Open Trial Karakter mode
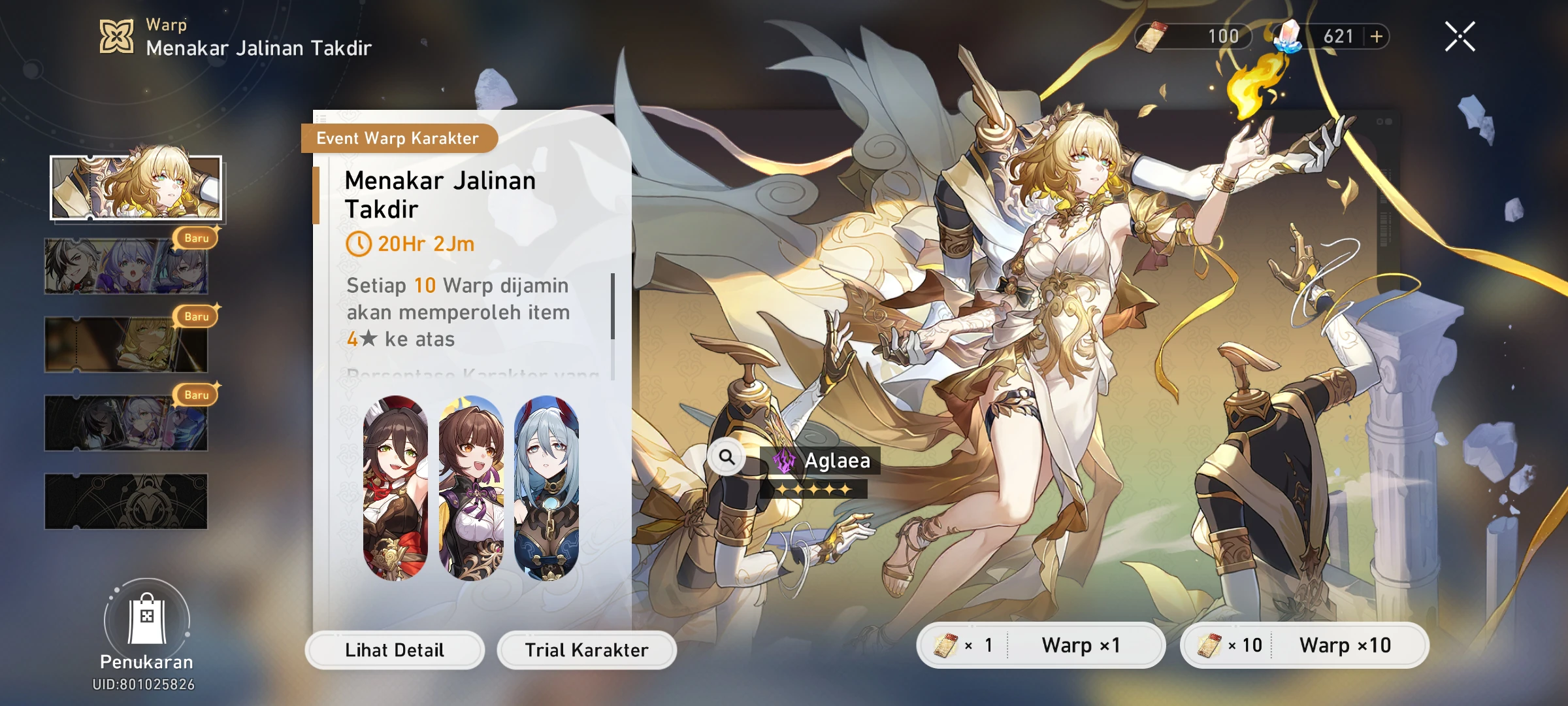 click(x=586, y=650)
